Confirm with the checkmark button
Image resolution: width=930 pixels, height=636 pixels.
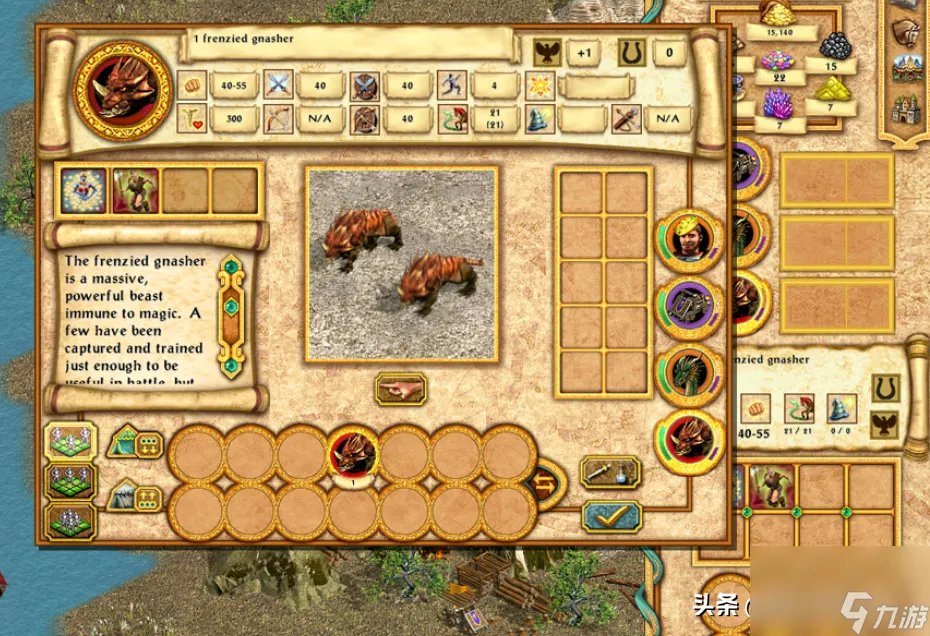pos(610,515)
